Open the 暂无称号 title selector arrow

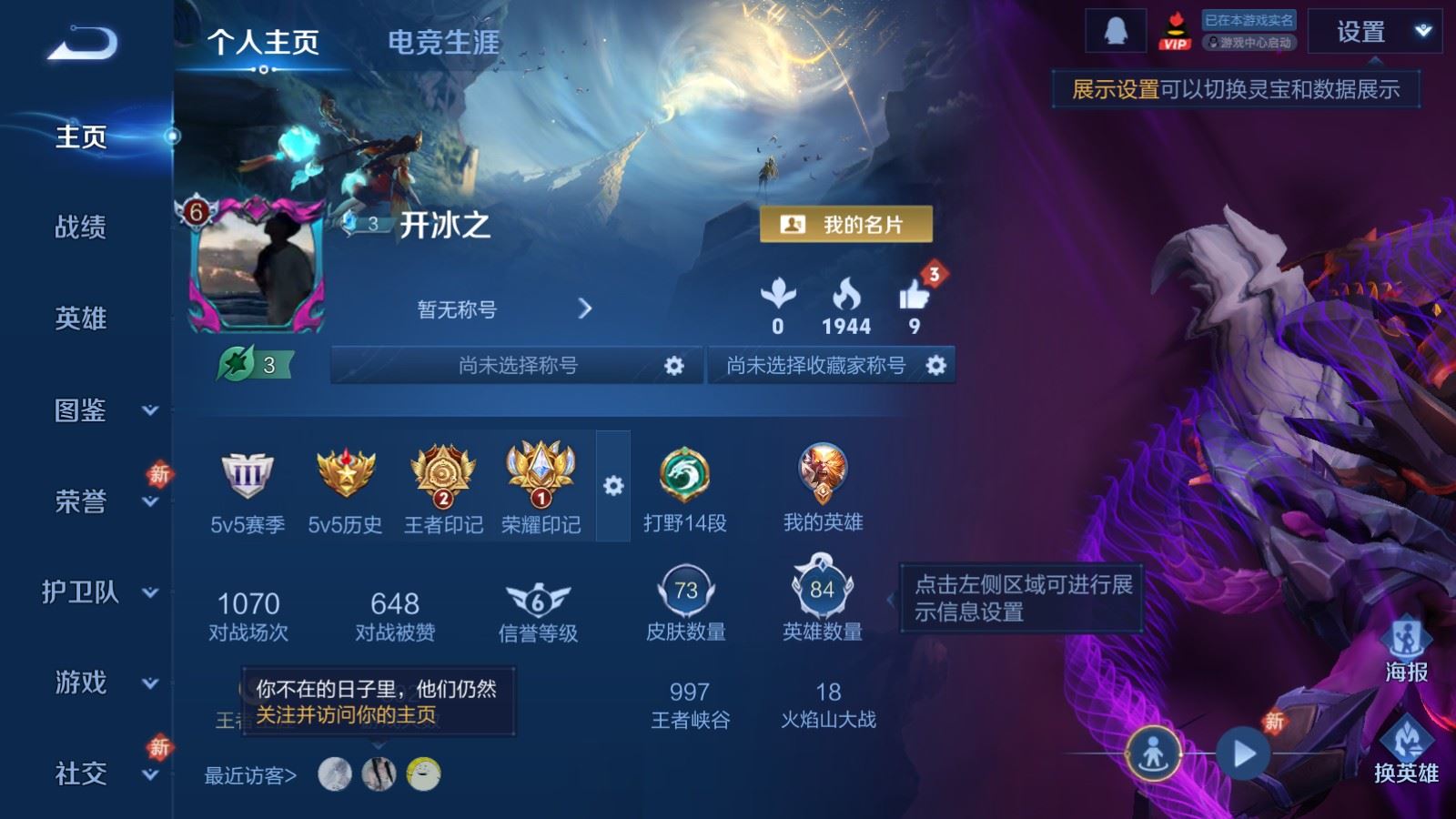584,308
